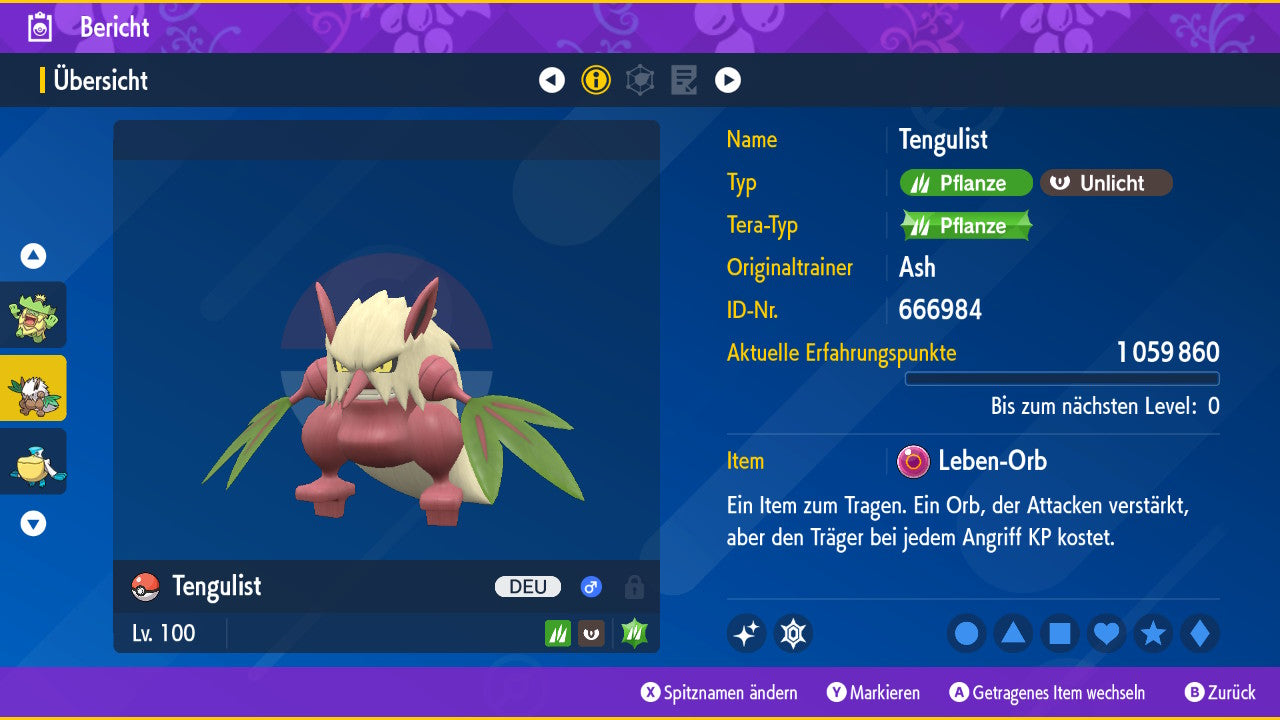Select the green Pokémon at top of party list
This screenshot has width=1280, height=720.
tap(34, 315)
